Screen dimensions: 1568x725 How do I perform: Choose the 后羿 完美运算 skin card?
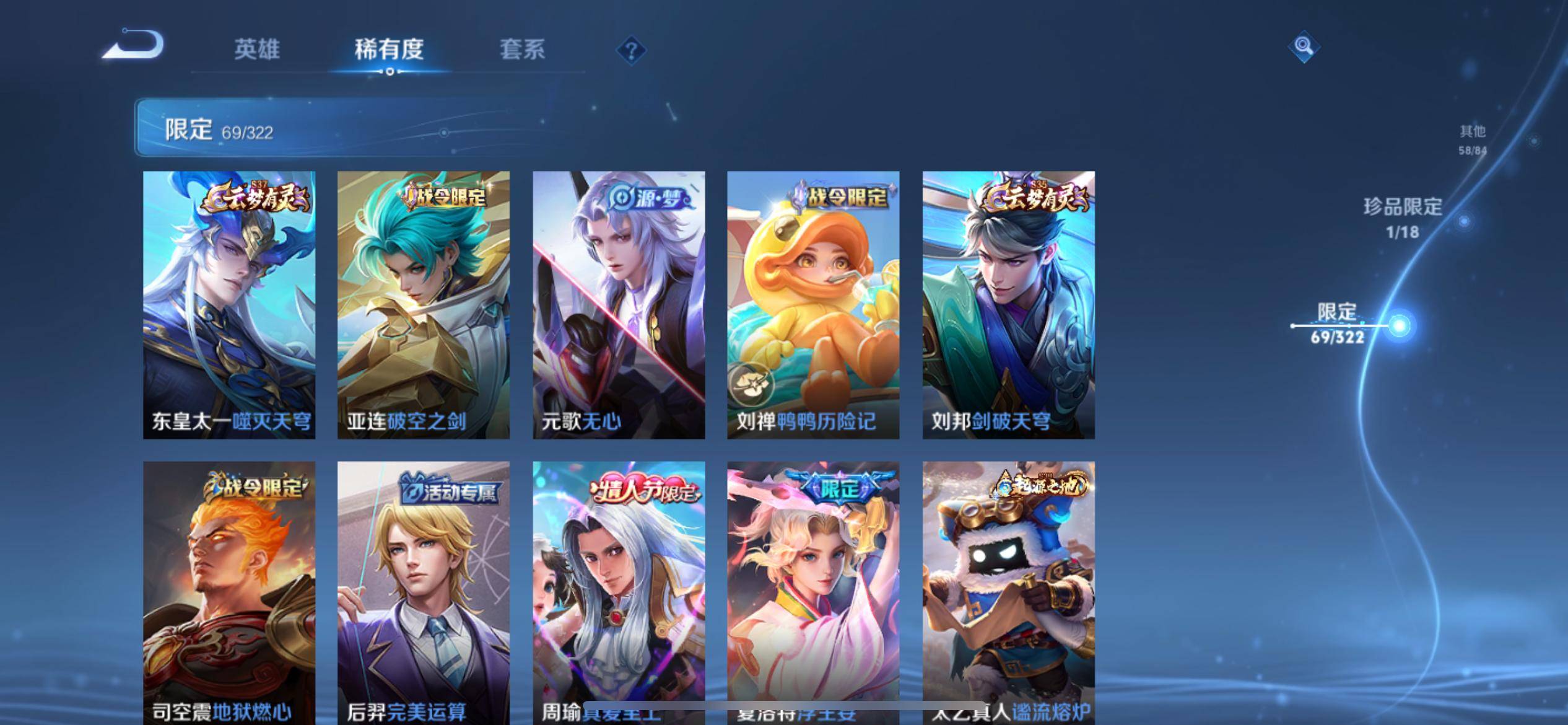tap(424, 592)
